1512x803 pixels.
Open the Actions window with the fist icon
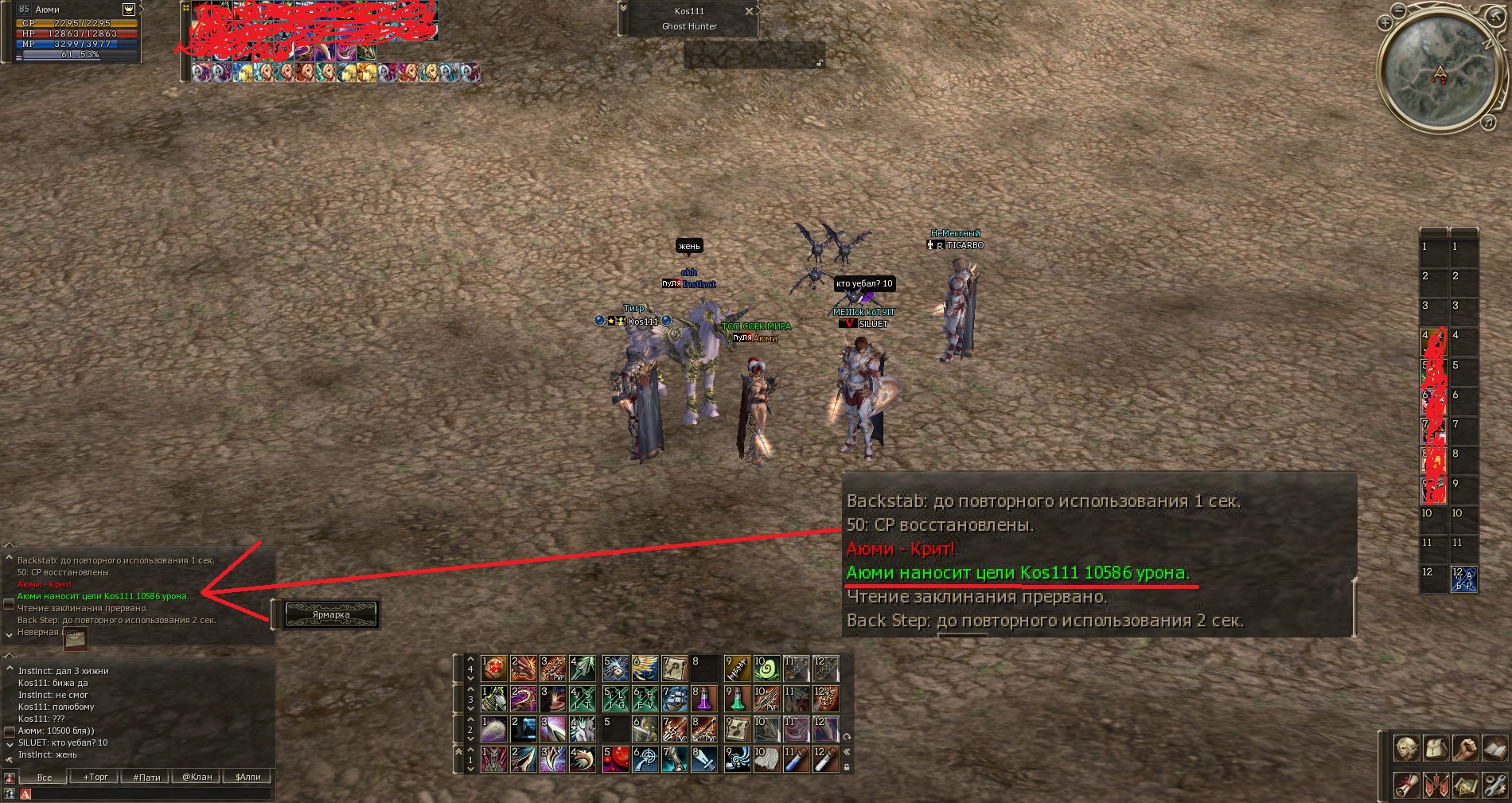pos(1467,748)
